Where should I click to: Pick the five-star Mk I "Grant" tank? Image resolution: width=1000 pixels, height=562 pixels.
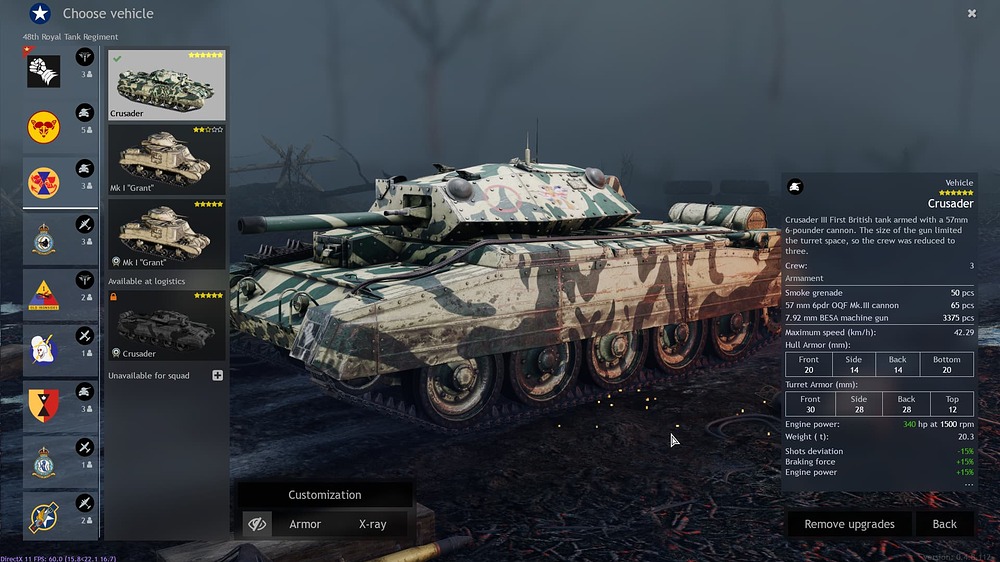(166, 234)
